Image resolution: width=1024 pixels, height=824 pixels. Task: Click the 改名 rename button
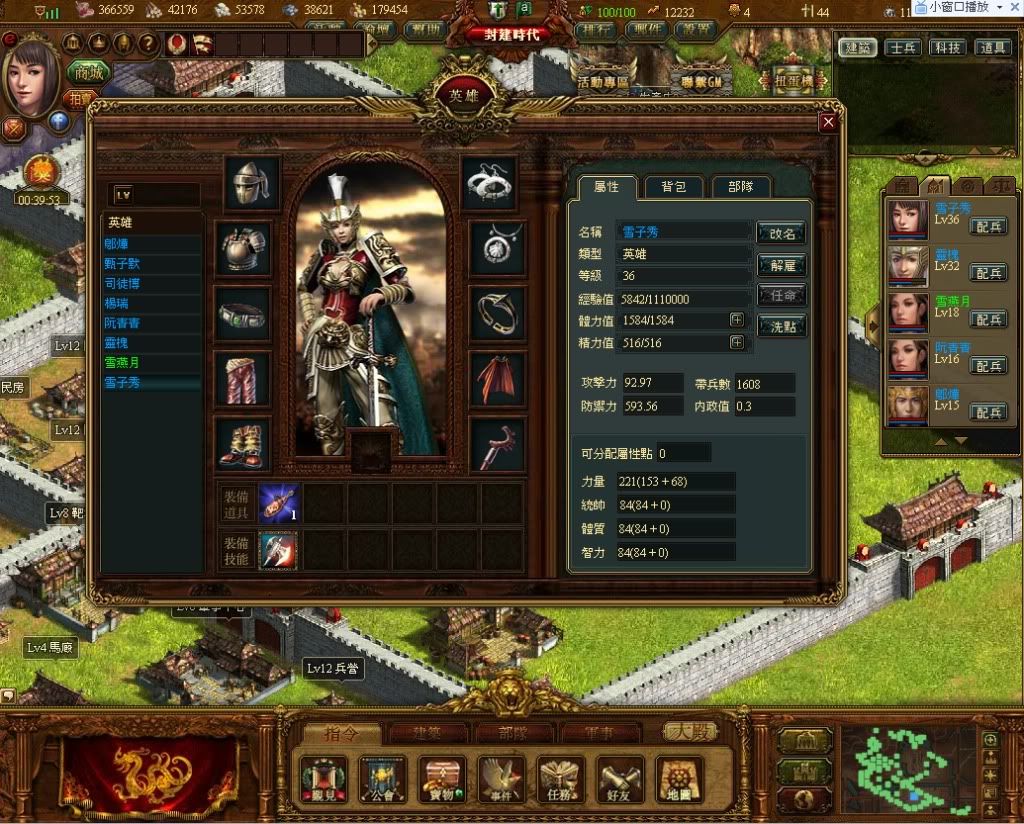pyautogui.click(x=781, y=233)
